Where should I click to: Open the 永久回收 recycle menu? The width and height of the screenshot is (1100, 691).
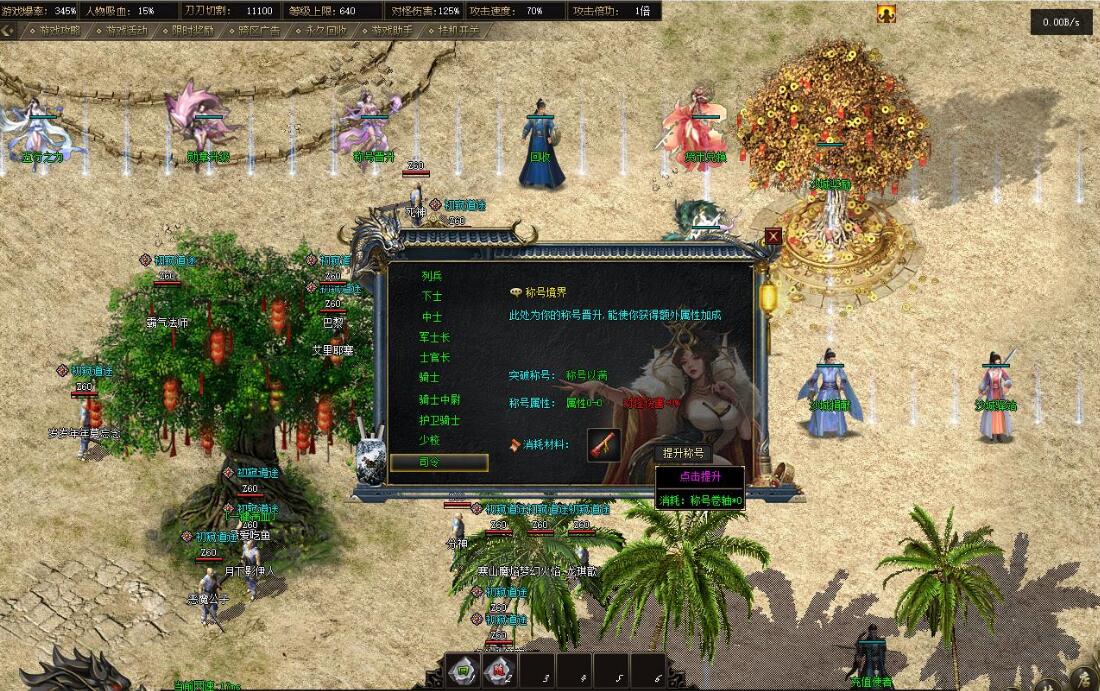click(325, 30)
